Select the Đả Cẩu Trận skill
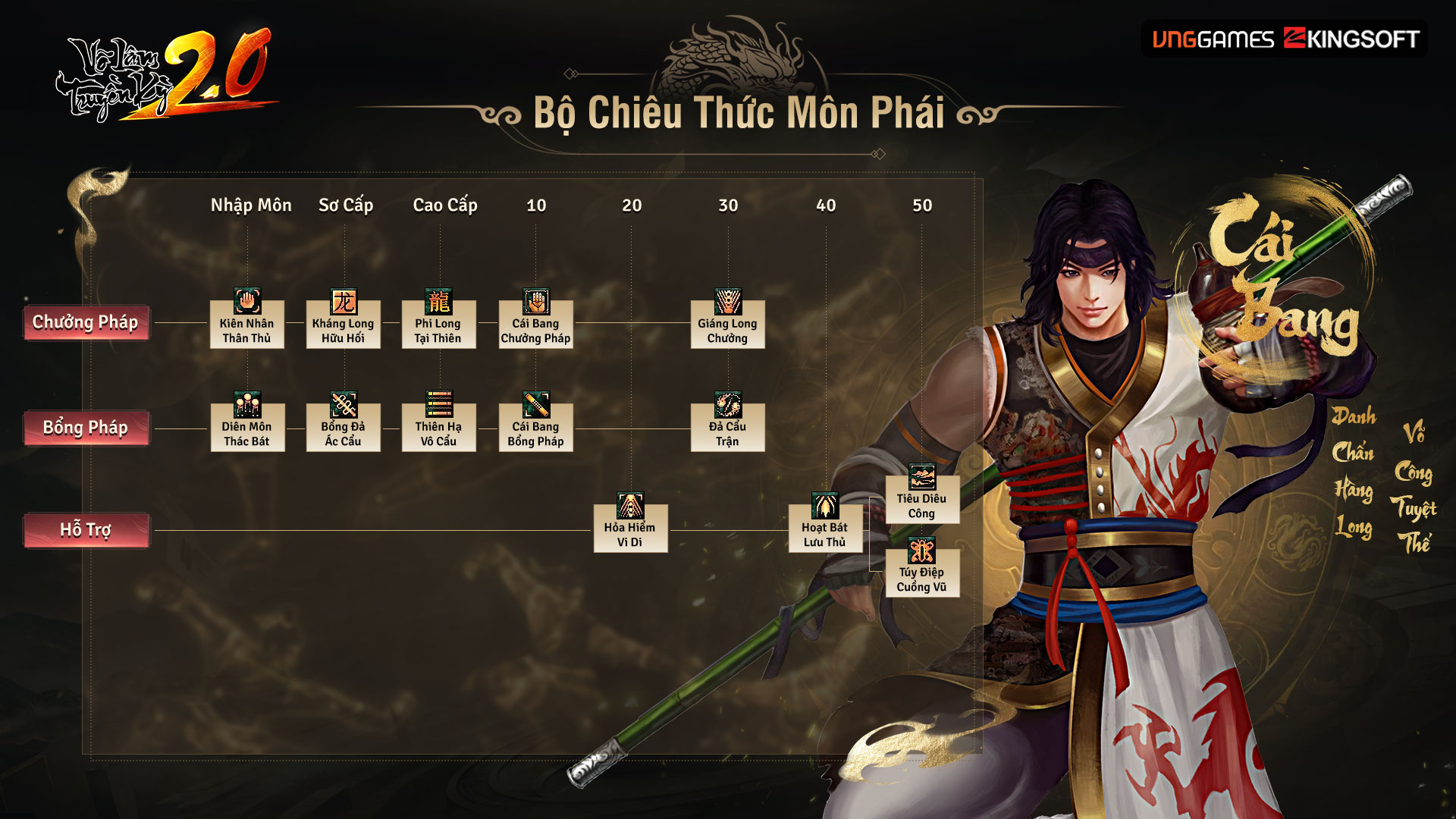Viewport: 1456px width, 819px height. tap(728, 423)
